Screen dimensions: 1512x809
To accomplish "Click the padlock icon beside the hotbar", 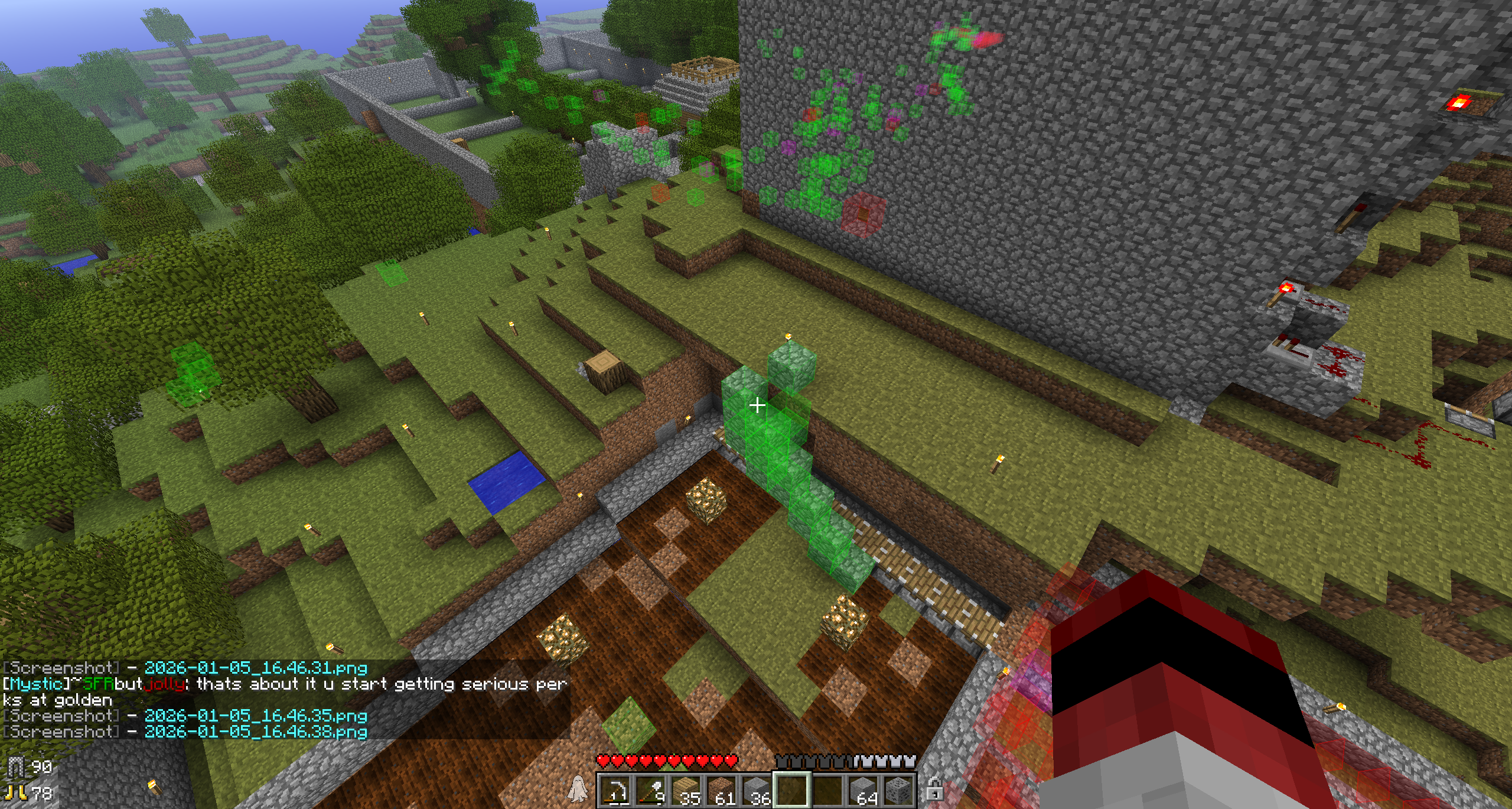I will [x=934, y=789].
